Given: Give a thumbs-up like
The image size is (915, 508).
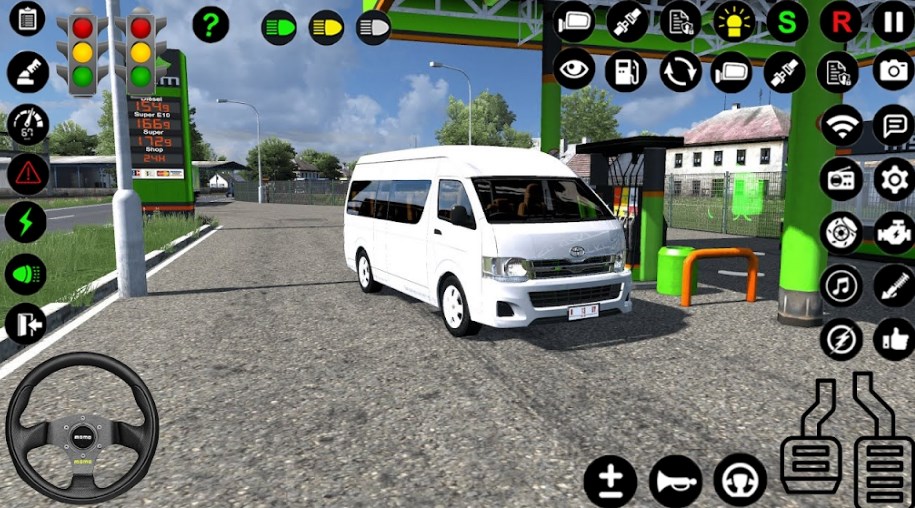Looking at the screenshot, I should tap(893, 339).
